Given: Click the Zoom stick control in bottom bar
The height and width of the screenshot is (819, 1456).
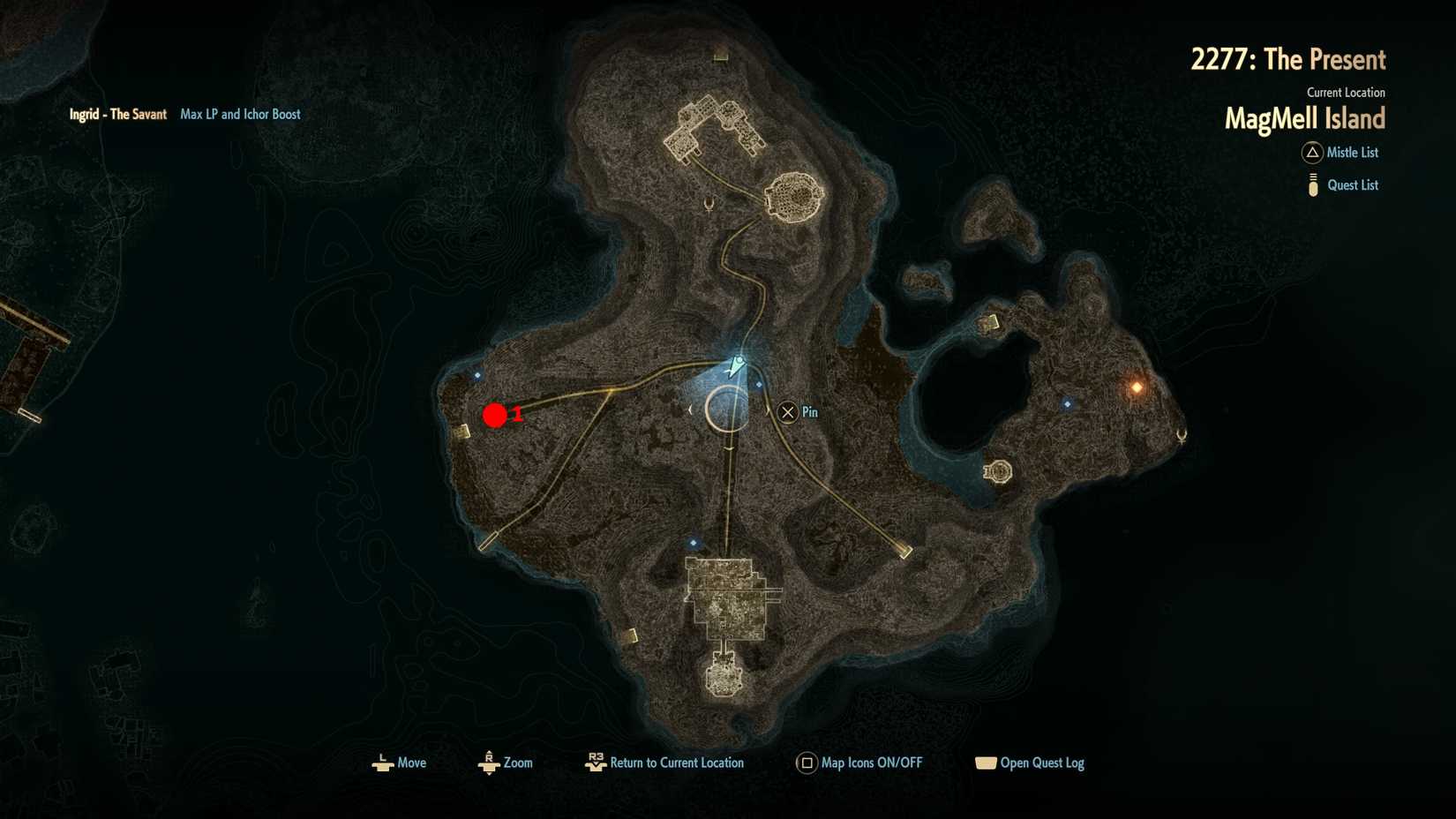Looking at the screenshot, I should click(x=490, y=762).
